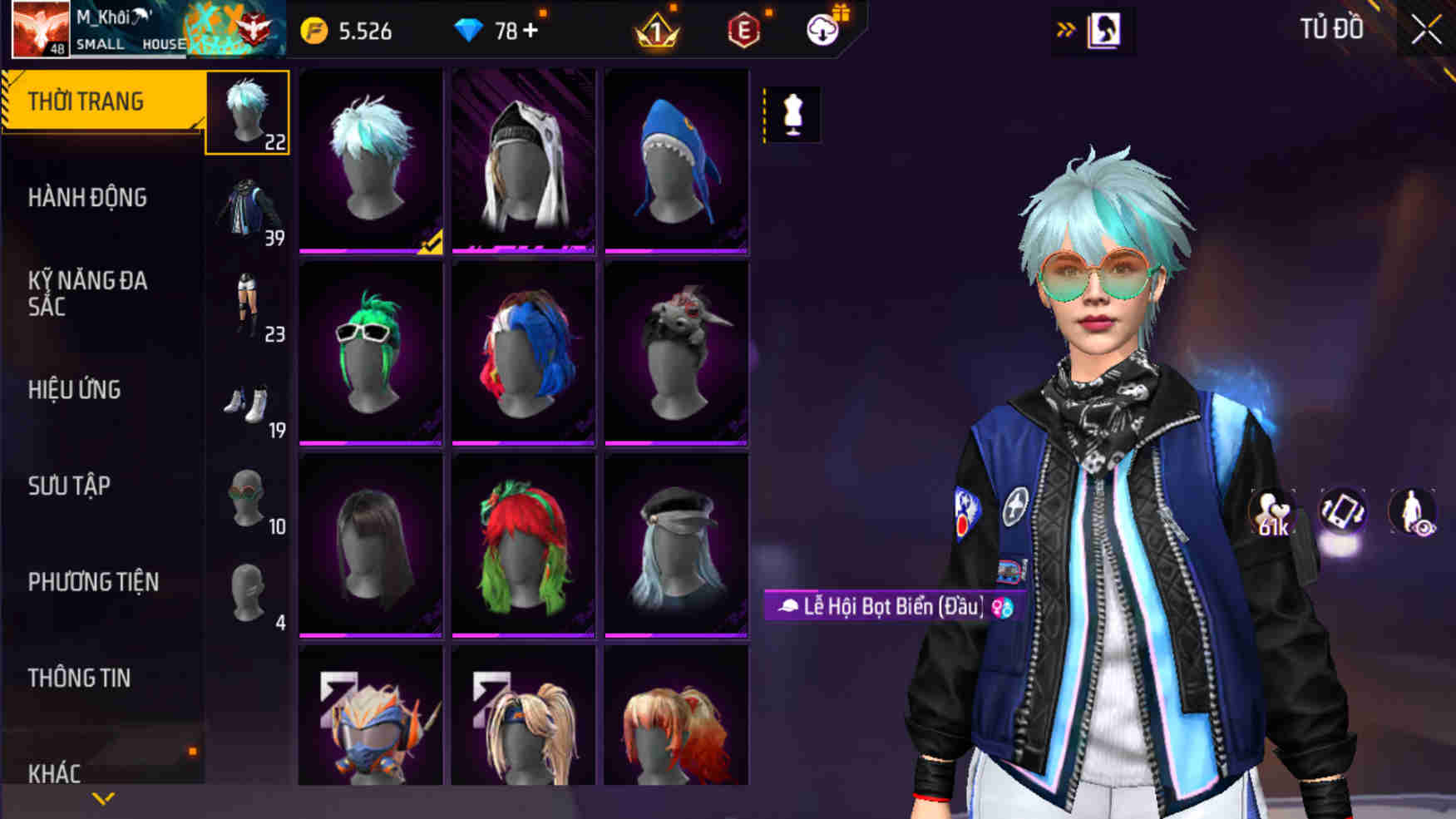Expand the arrow below KHÁC category

point(103,798)
